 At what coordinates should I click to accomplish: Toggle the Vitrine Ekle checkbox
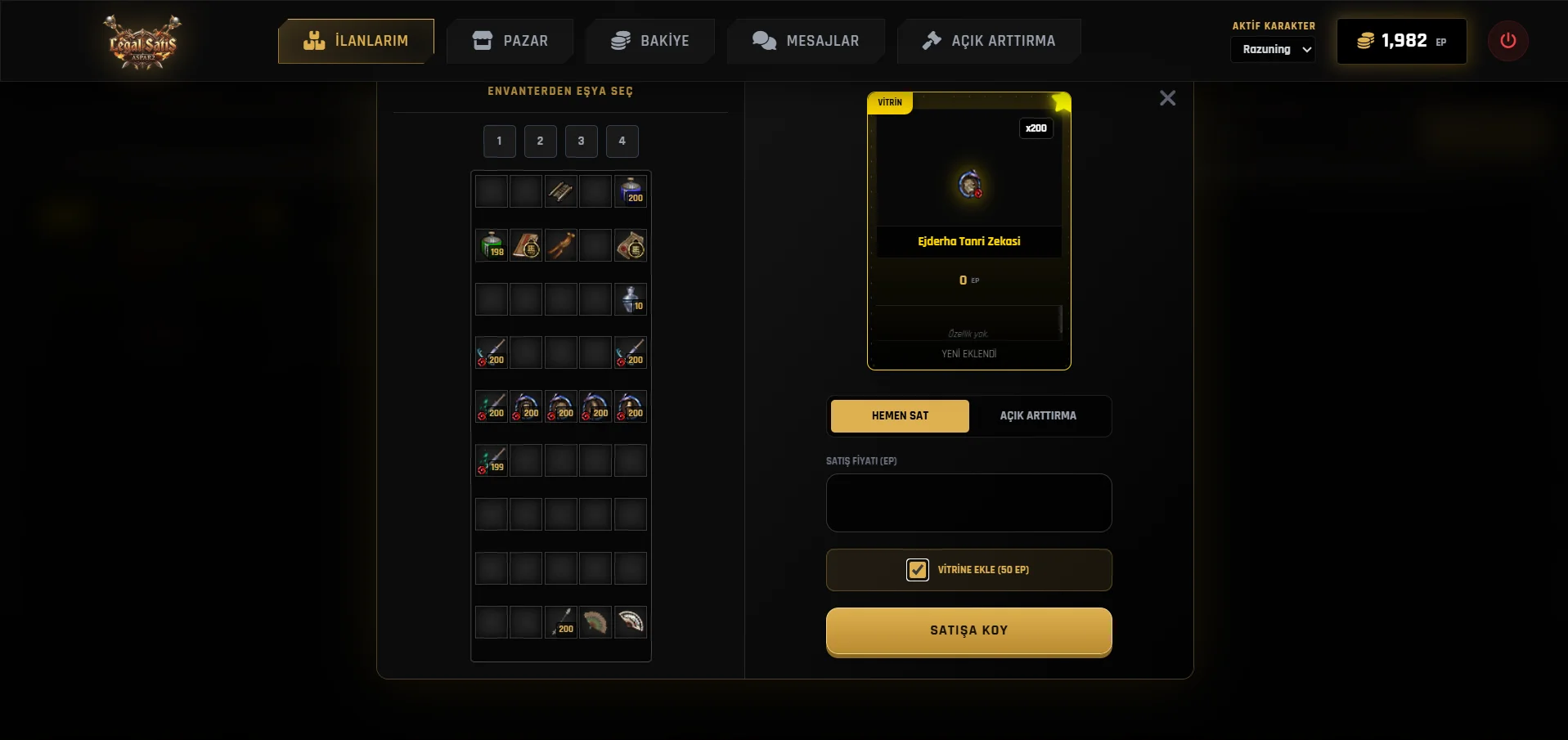pyautogui.click(x=918, y=570)
